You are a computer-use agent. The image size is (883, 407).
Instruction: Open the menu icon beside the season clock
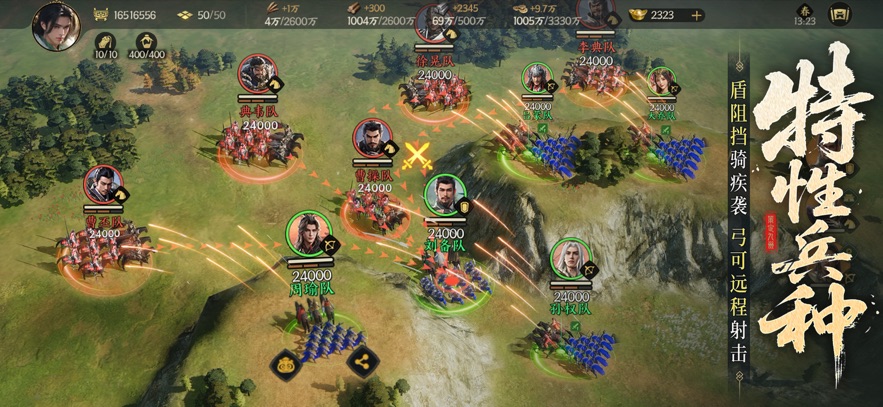840,15
